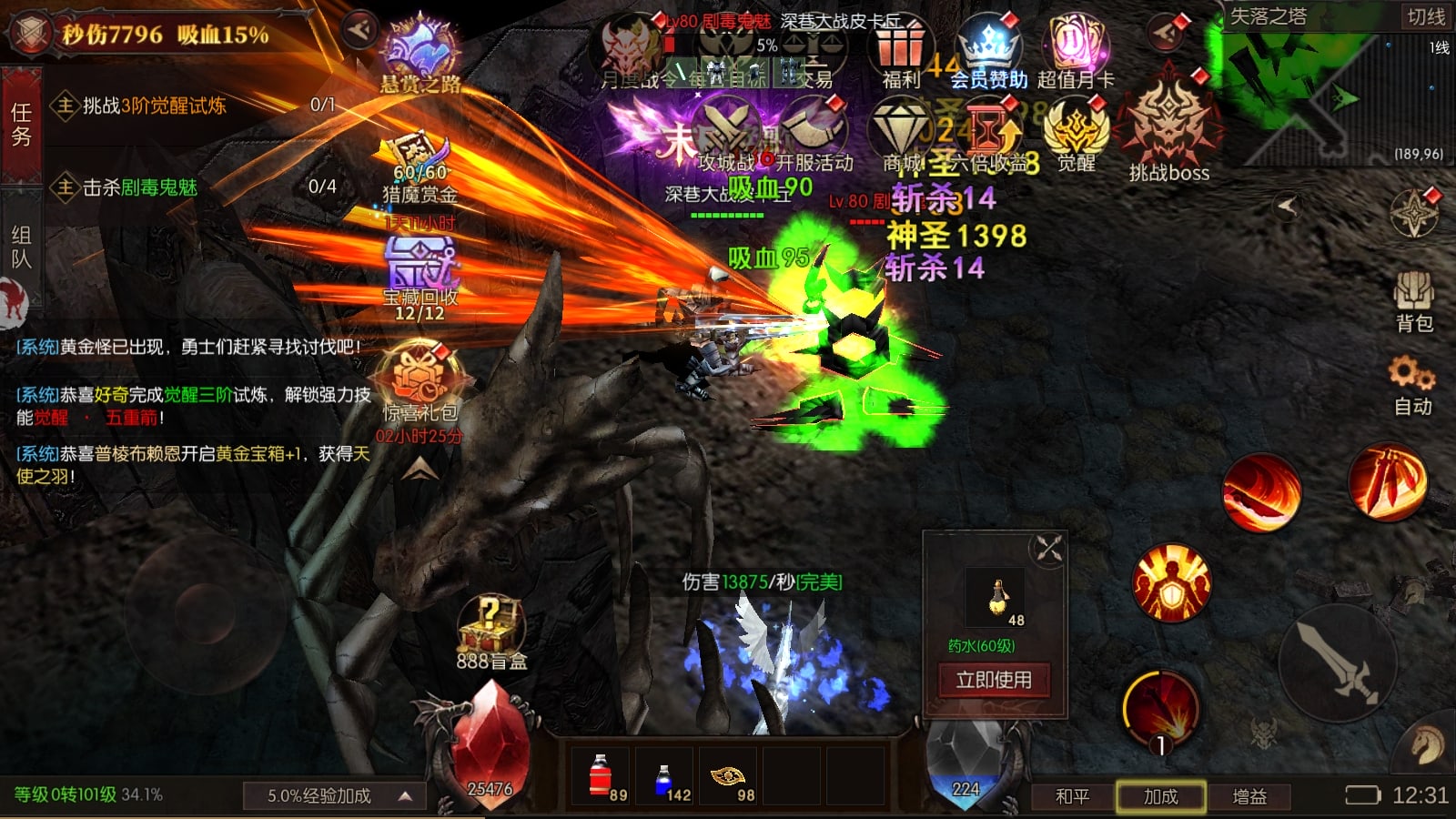Close the potion quick-use popup

[x=1048, y=549]
